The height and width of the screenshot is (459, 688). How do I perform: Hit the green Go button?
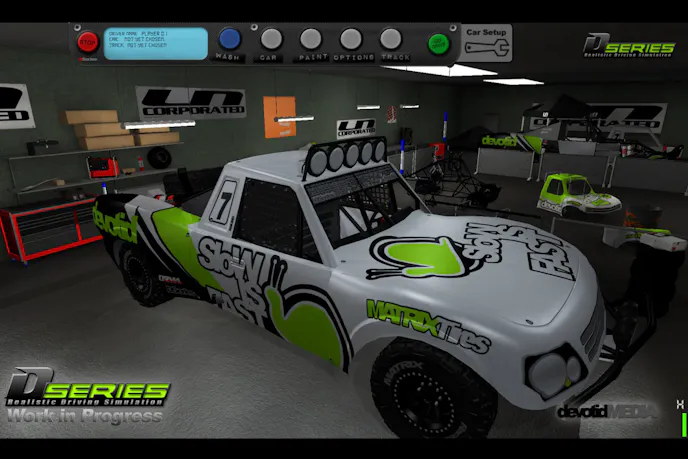(x=438, y=43)
